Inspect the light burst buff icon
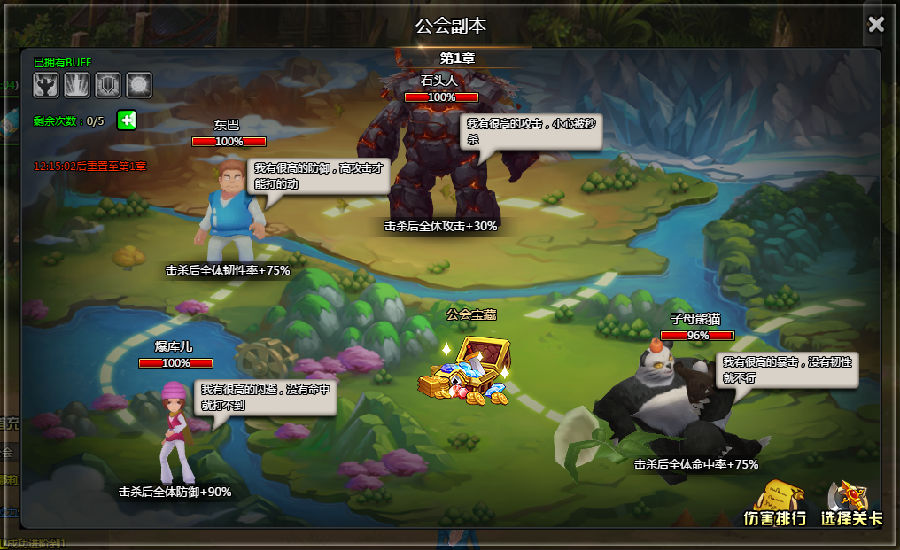This screenshot has width=900, height=550. tap(77, 85)
